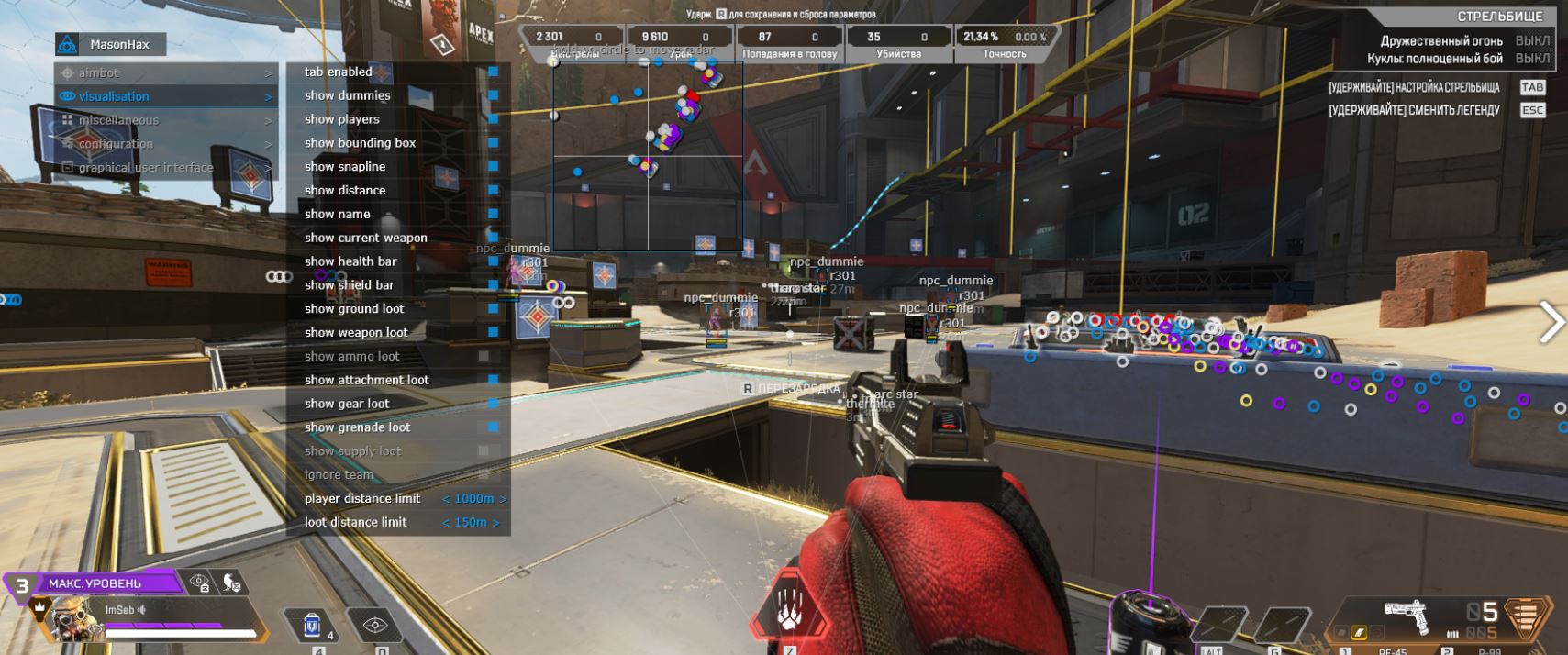This screenshot has height=655, width=1568.
Task: Toggle show bounding box checkbox
Action: point(493,143)
